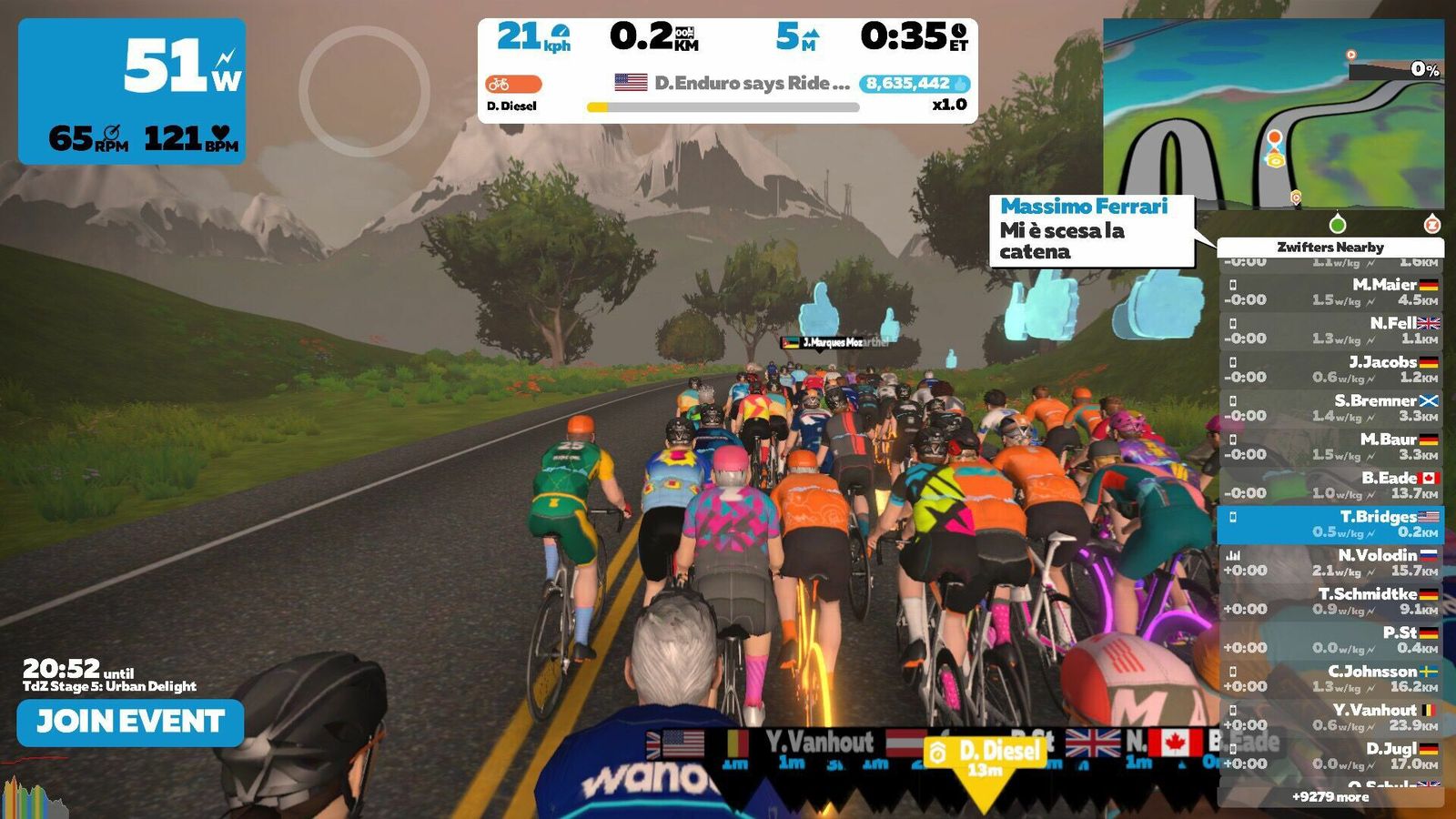Open the route minimap
Screen dimensions: 1456x819
pos(1273,114)
